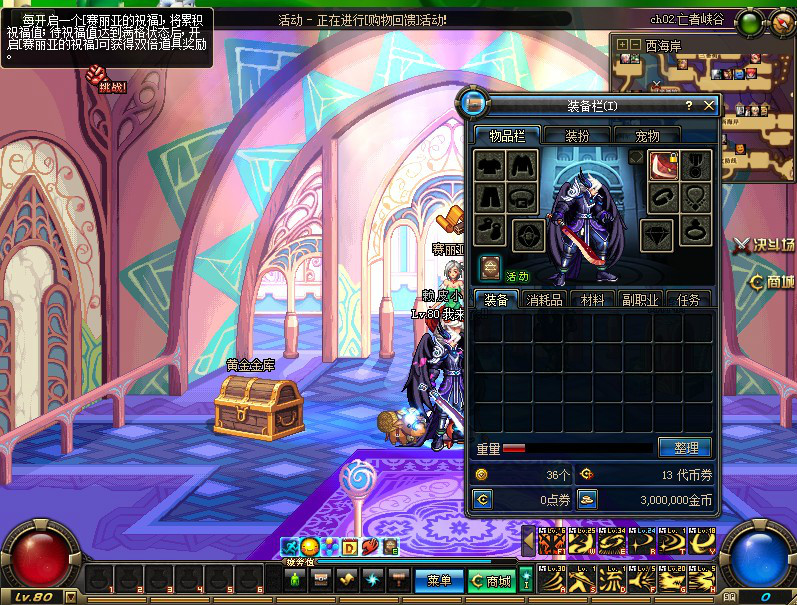The image size is (797, 605).
Task: Select the 物品栏 tab
Action: pos(507,136)
